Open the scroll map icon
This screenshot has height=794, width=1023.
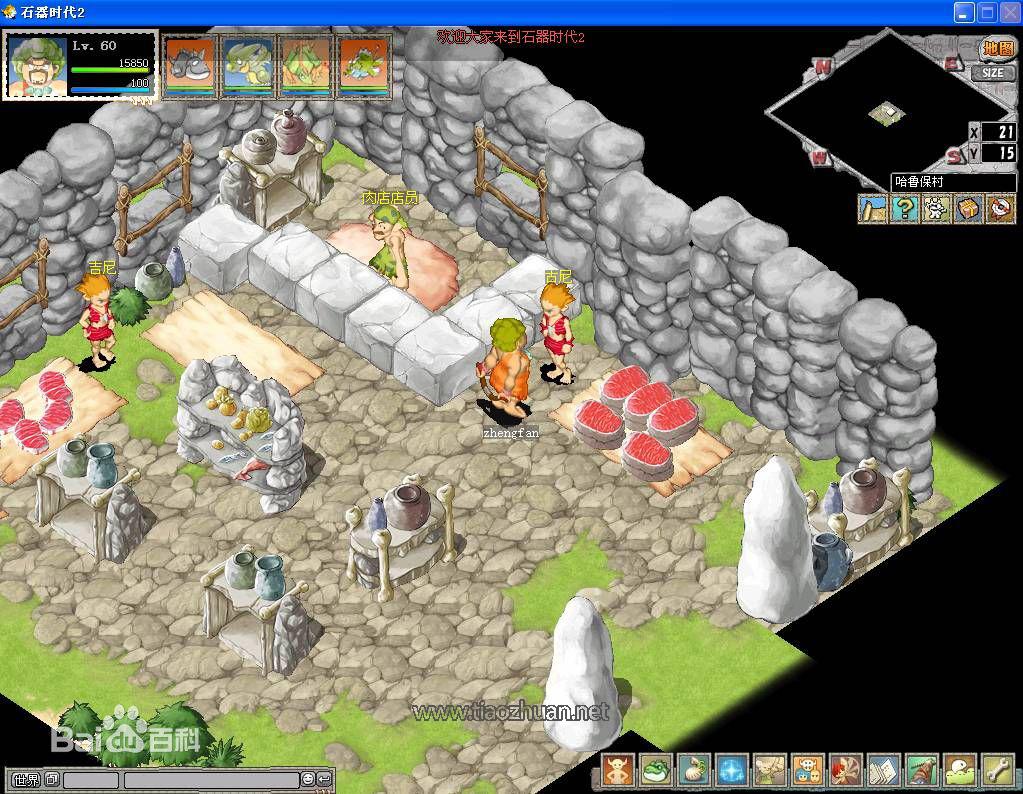(x=873, y=209)
